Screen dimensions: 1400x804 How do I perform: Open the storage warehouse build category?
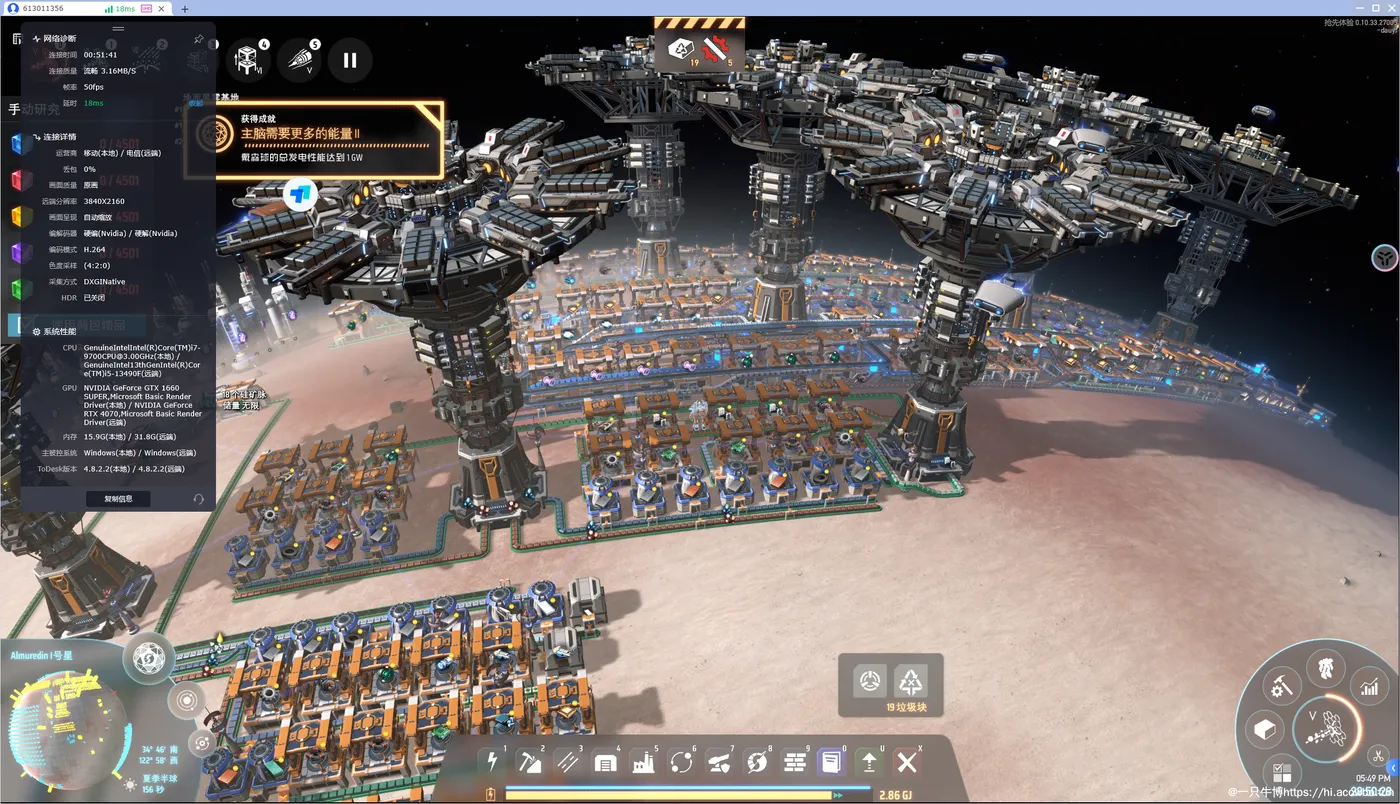pos(605,763)
